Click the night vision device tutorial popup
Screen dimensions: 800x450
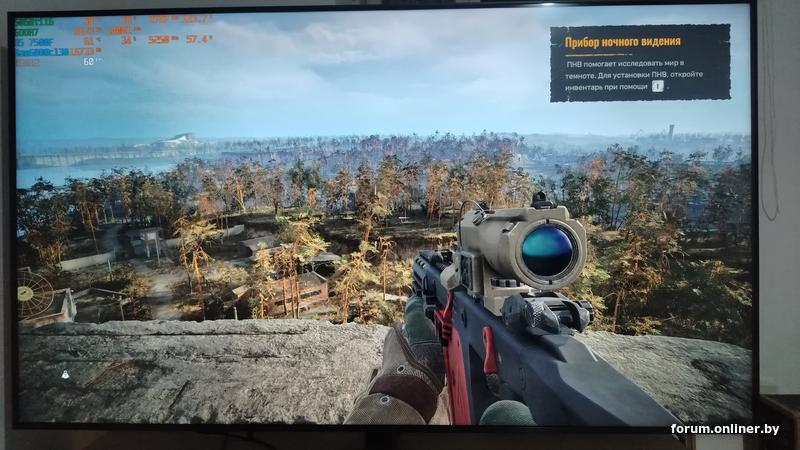click(640, 63)
